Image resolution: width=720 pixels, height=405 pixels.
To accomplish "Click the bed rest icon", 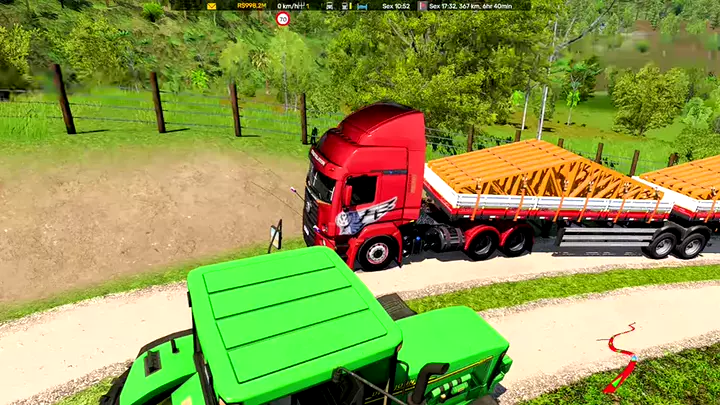I will pos(362,6).
